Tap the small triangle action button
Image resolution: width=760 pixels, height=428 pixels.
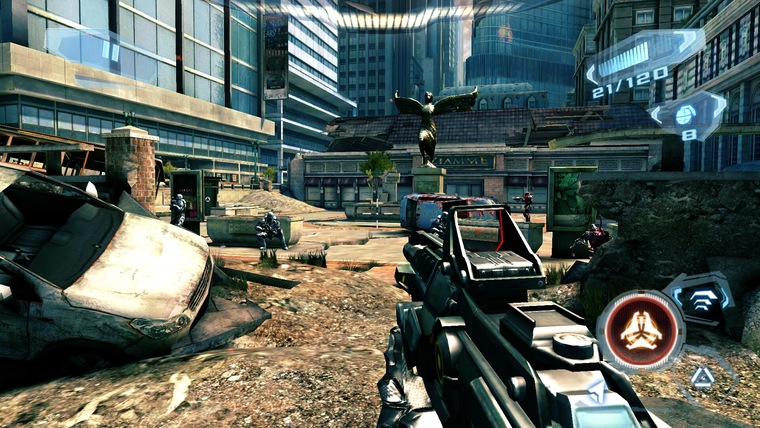[703, 376]
